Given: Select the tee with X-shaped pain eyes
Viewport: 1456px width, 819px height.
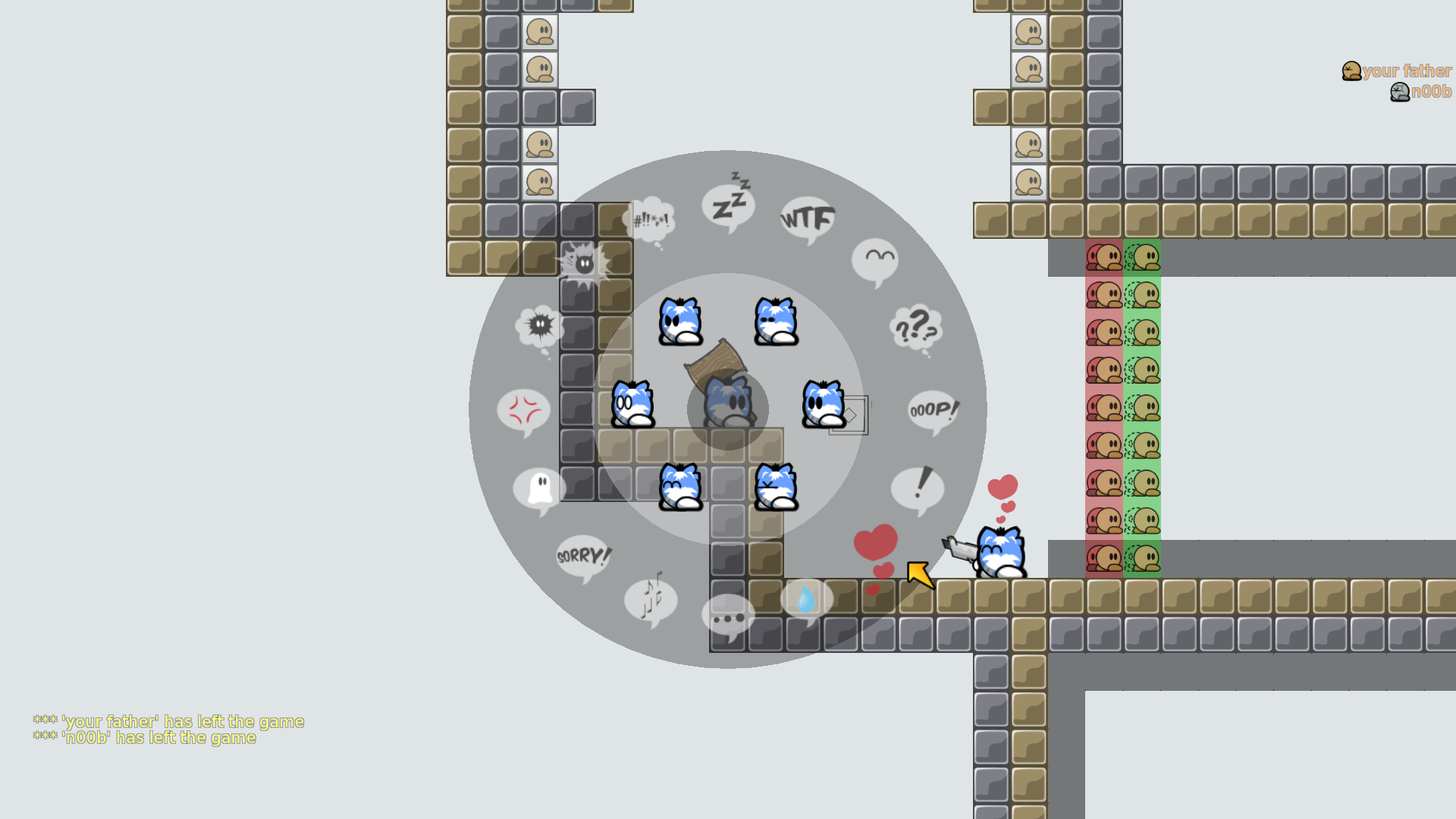Looking at the screenshot, I should pos(776,487).
